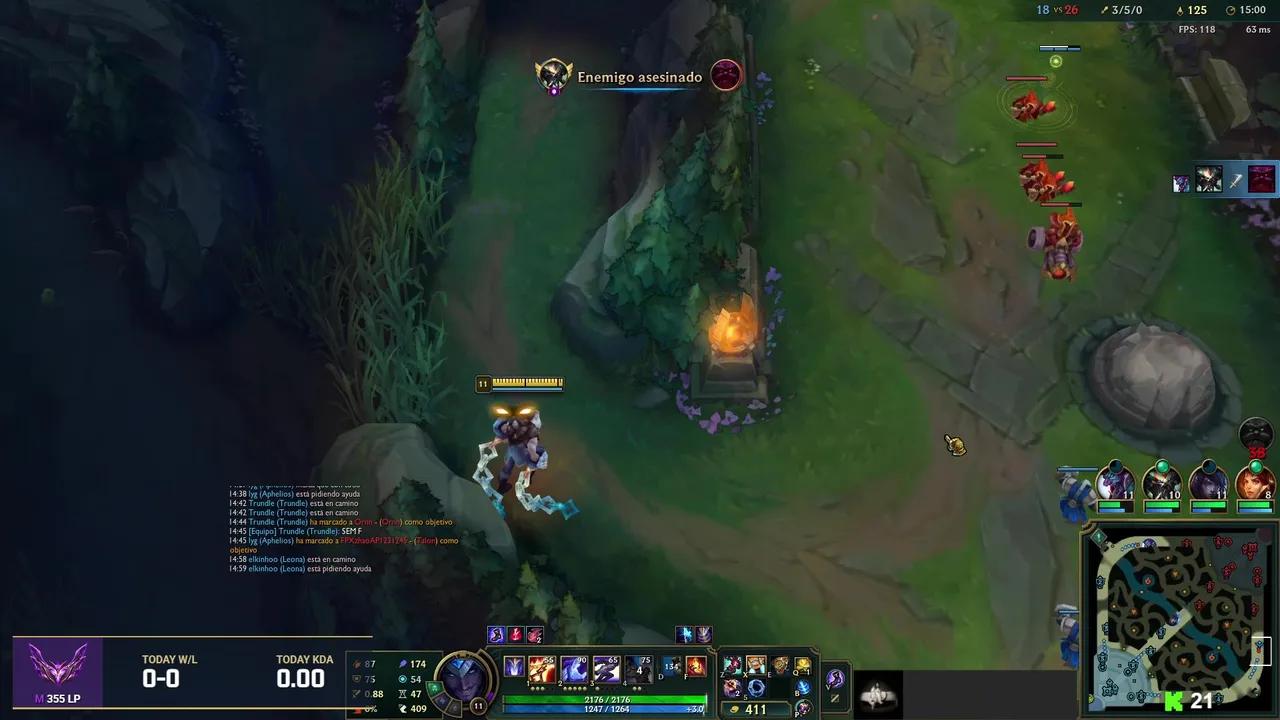Click the yellow trinket item bound to Q
The width and height of the screenshot is (1280, 720).
tap(803, 664)
